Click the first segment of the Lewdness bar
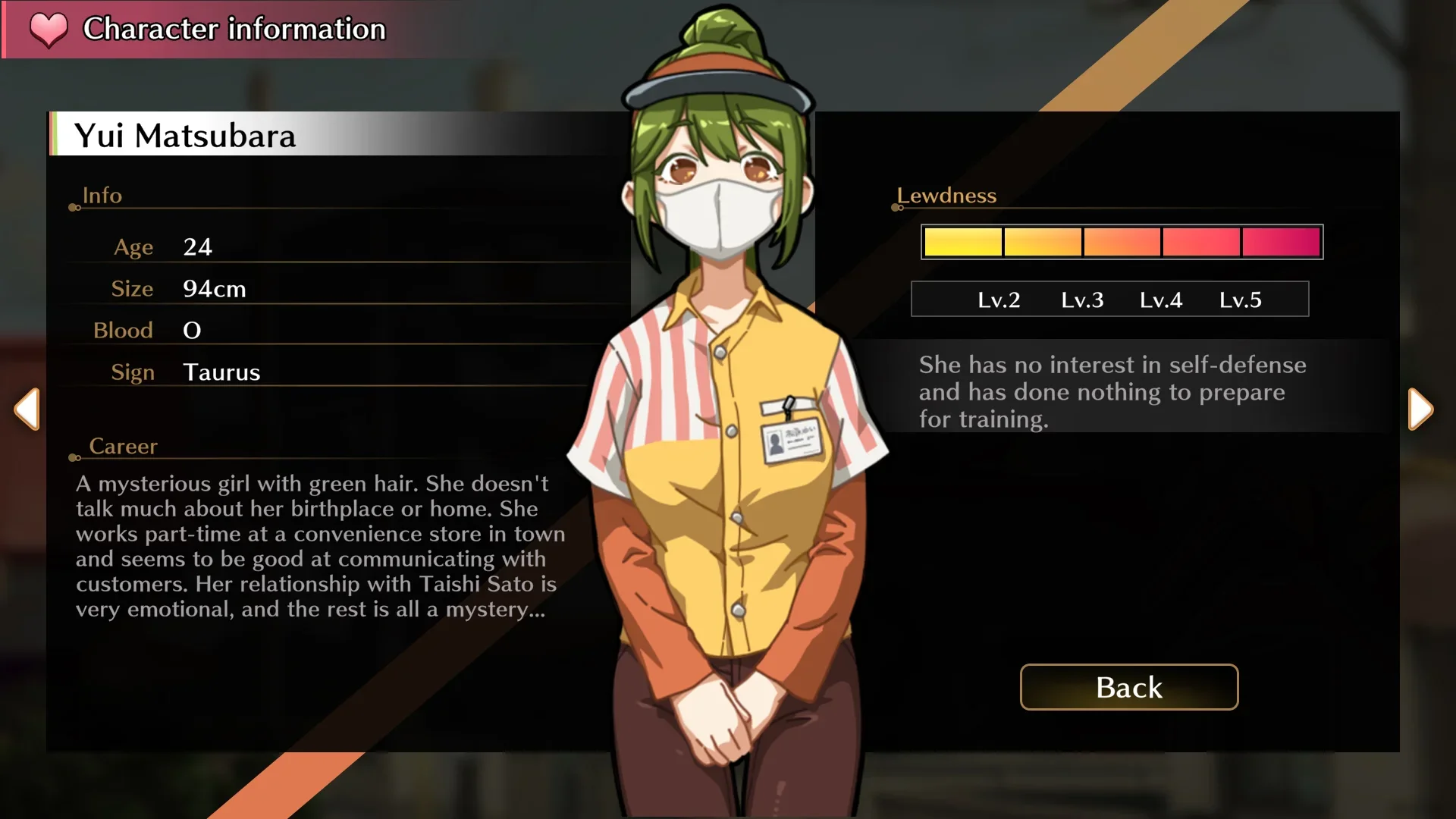 tap(962, 241)
